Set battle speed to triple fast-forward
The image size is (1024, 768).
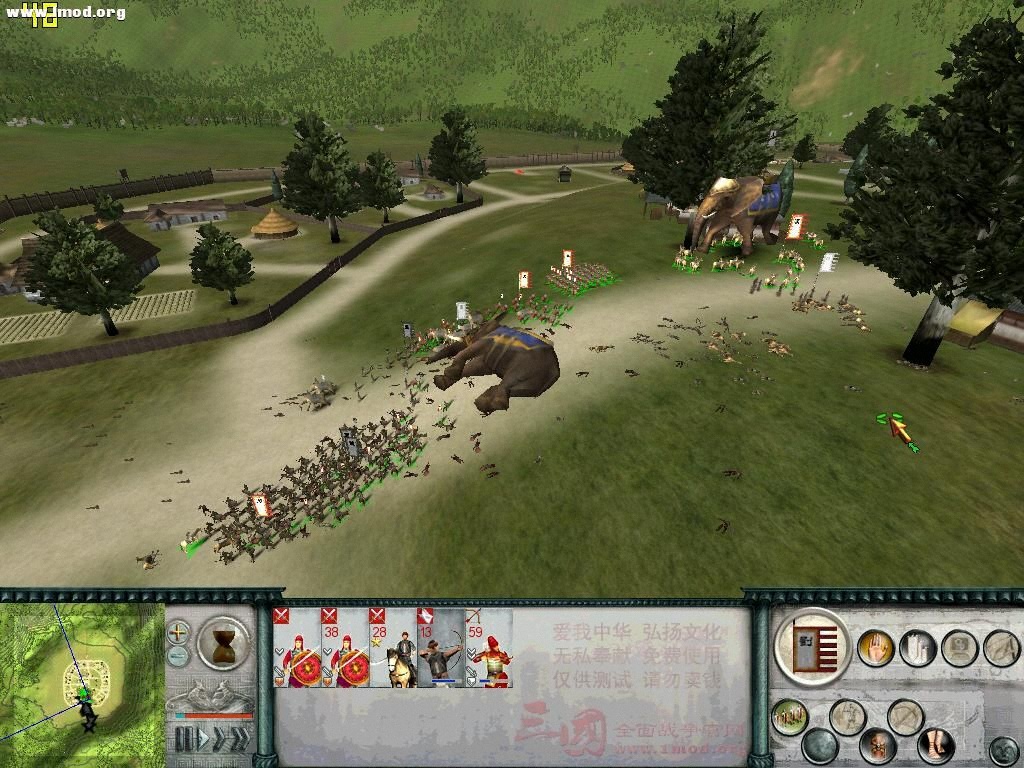(240, 739)
